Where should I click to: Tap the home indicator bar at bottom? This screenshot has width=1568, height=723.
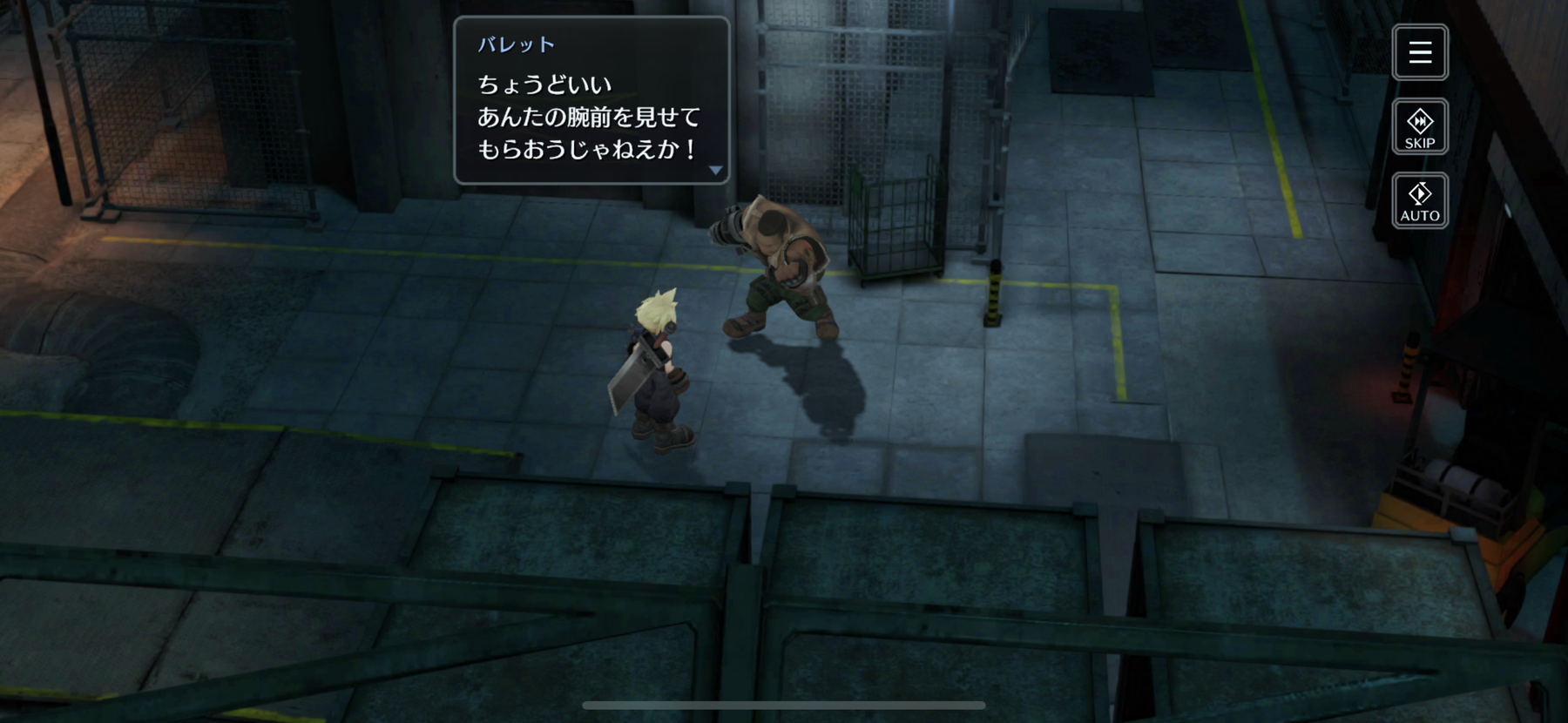click(x=784, y=704)
